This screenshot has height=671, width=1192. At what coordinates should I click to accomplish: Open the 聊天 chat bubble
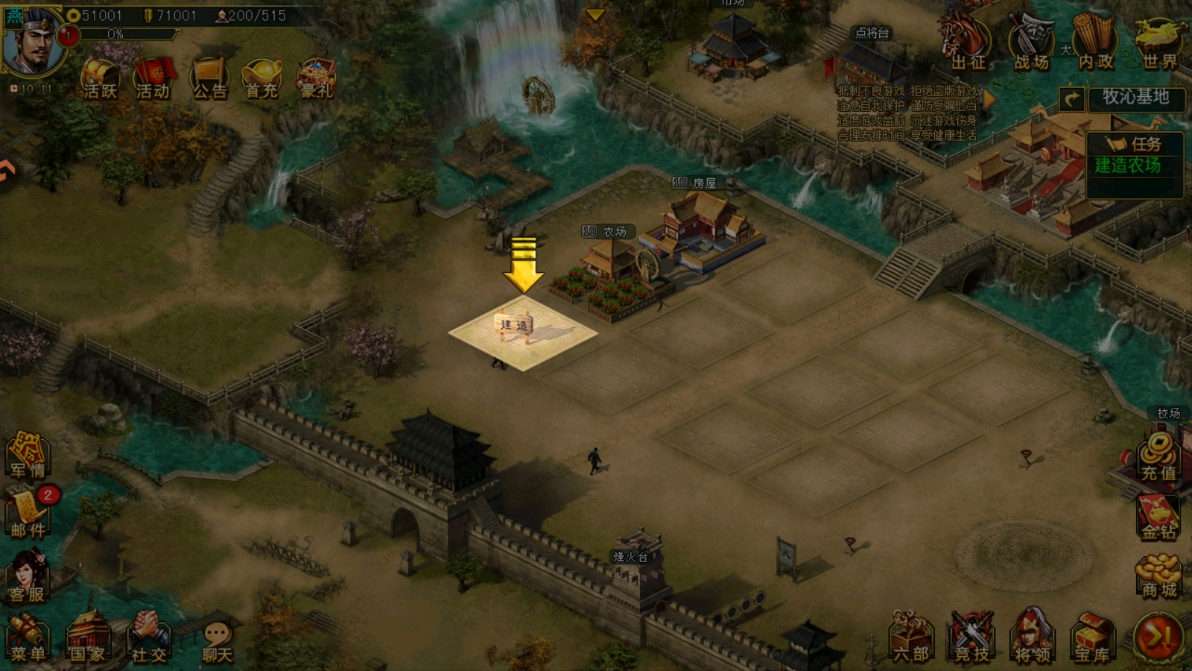217,641
